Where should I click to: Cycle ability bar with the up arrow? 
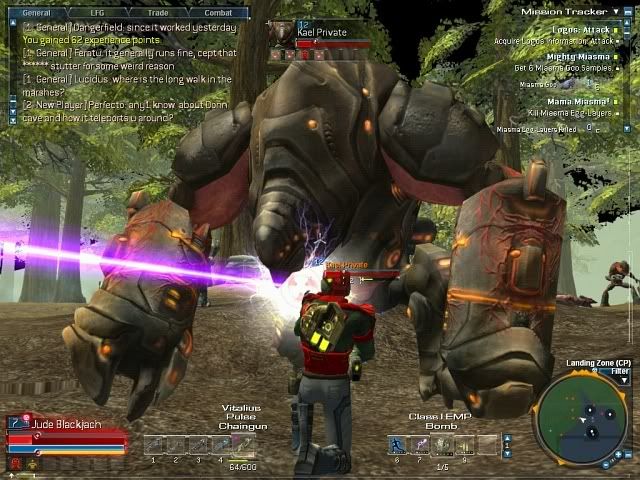(x=507, y=439)
